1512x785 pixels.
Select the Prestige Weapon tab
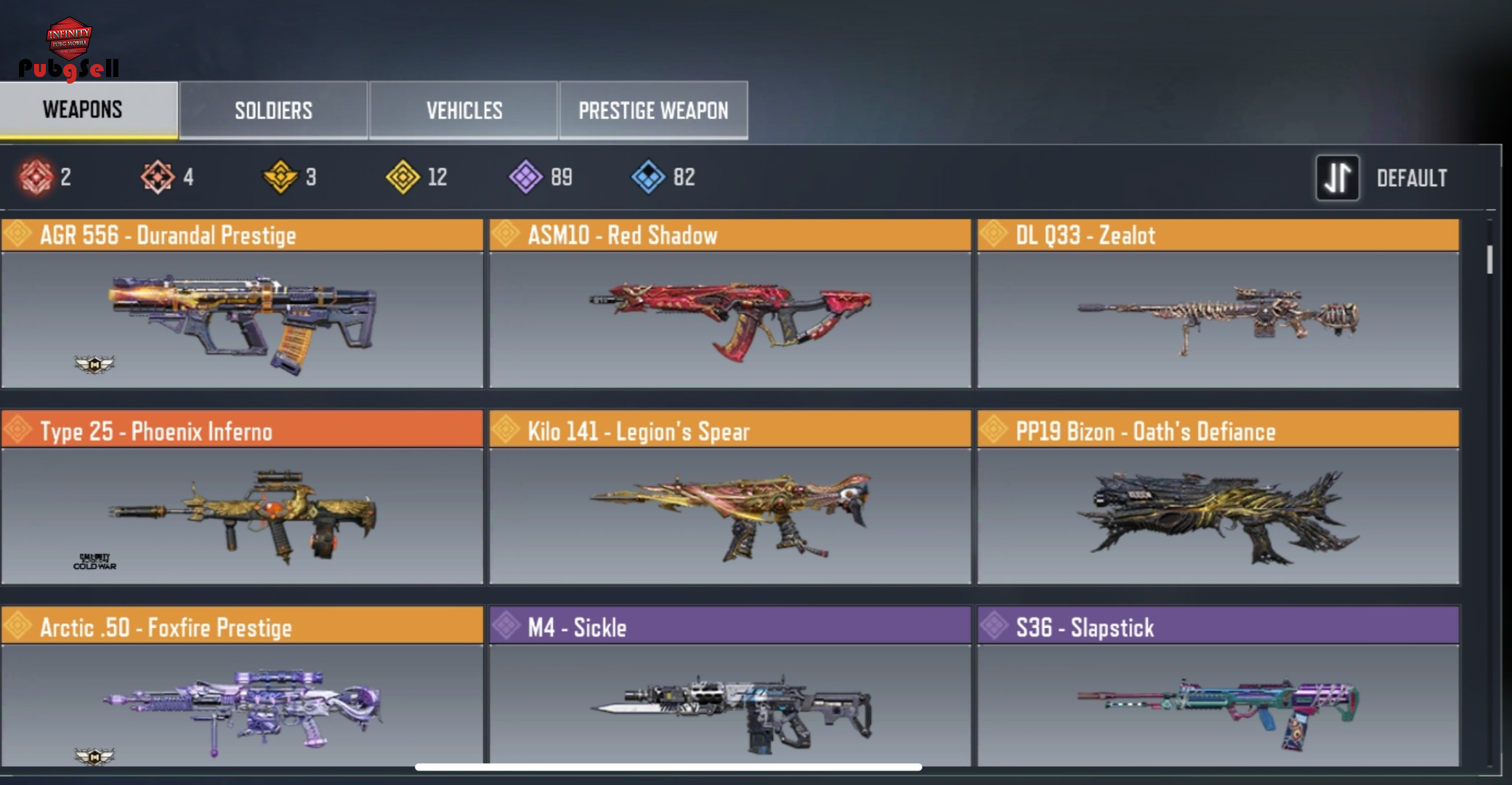coord(653,110)
